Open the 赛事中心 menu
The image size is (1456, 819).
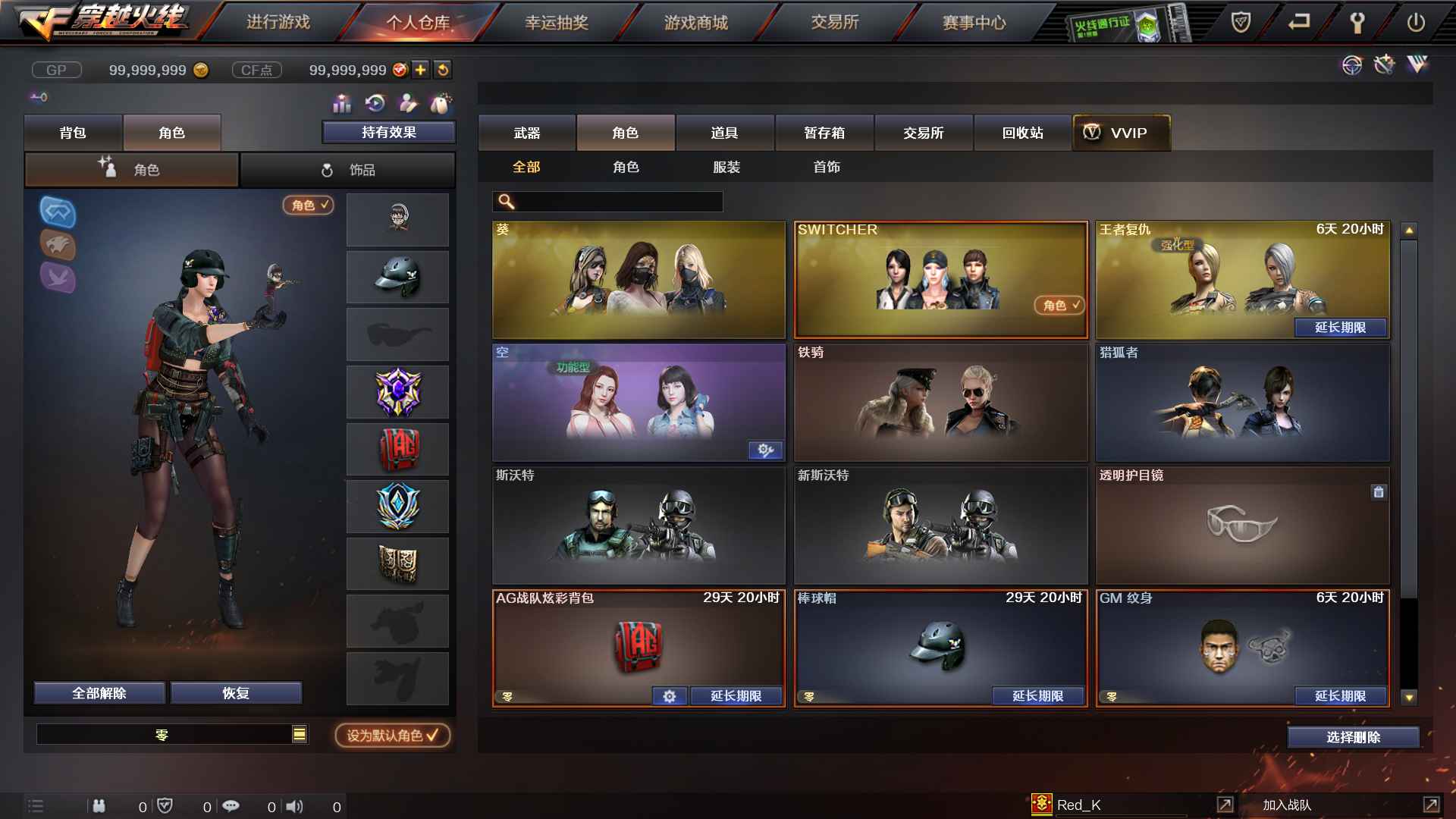click(x=974, y=23)
